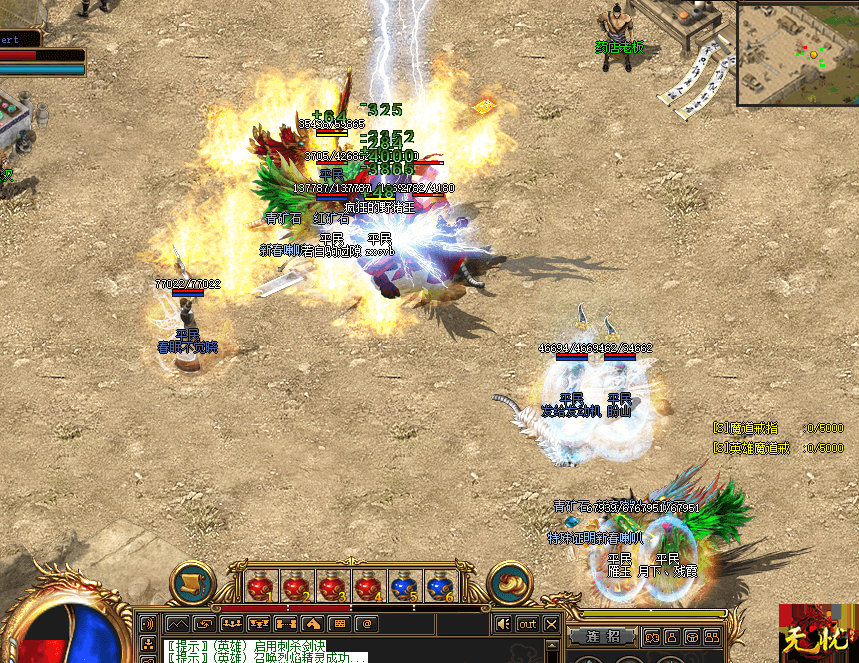Open the scroll icon round button
This screenshot has width=859, height=663.
coord(193,584)
